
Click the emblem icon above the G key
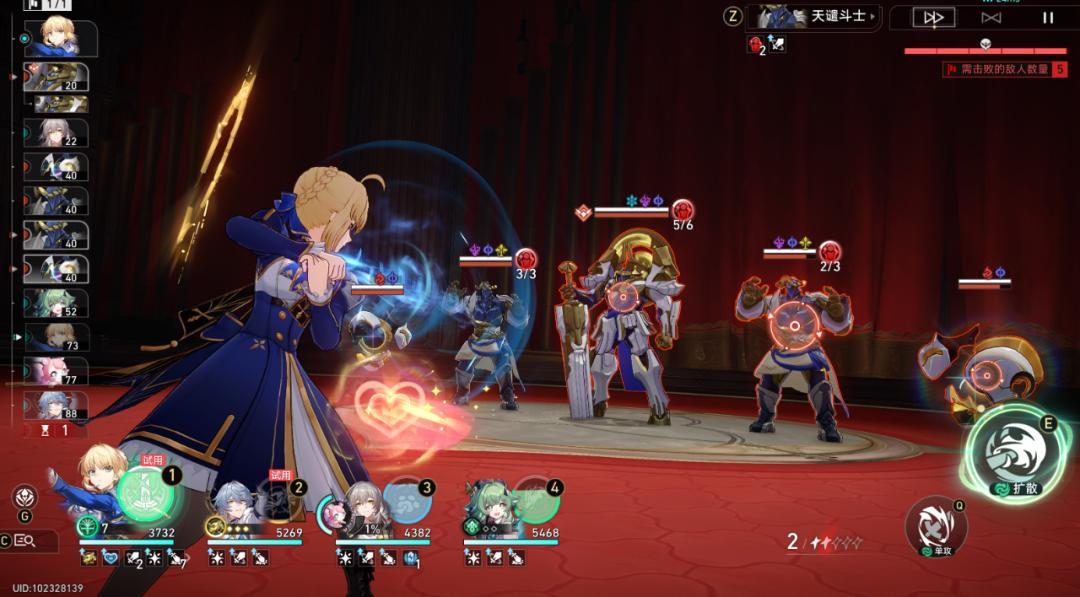(x=25, y=496)
